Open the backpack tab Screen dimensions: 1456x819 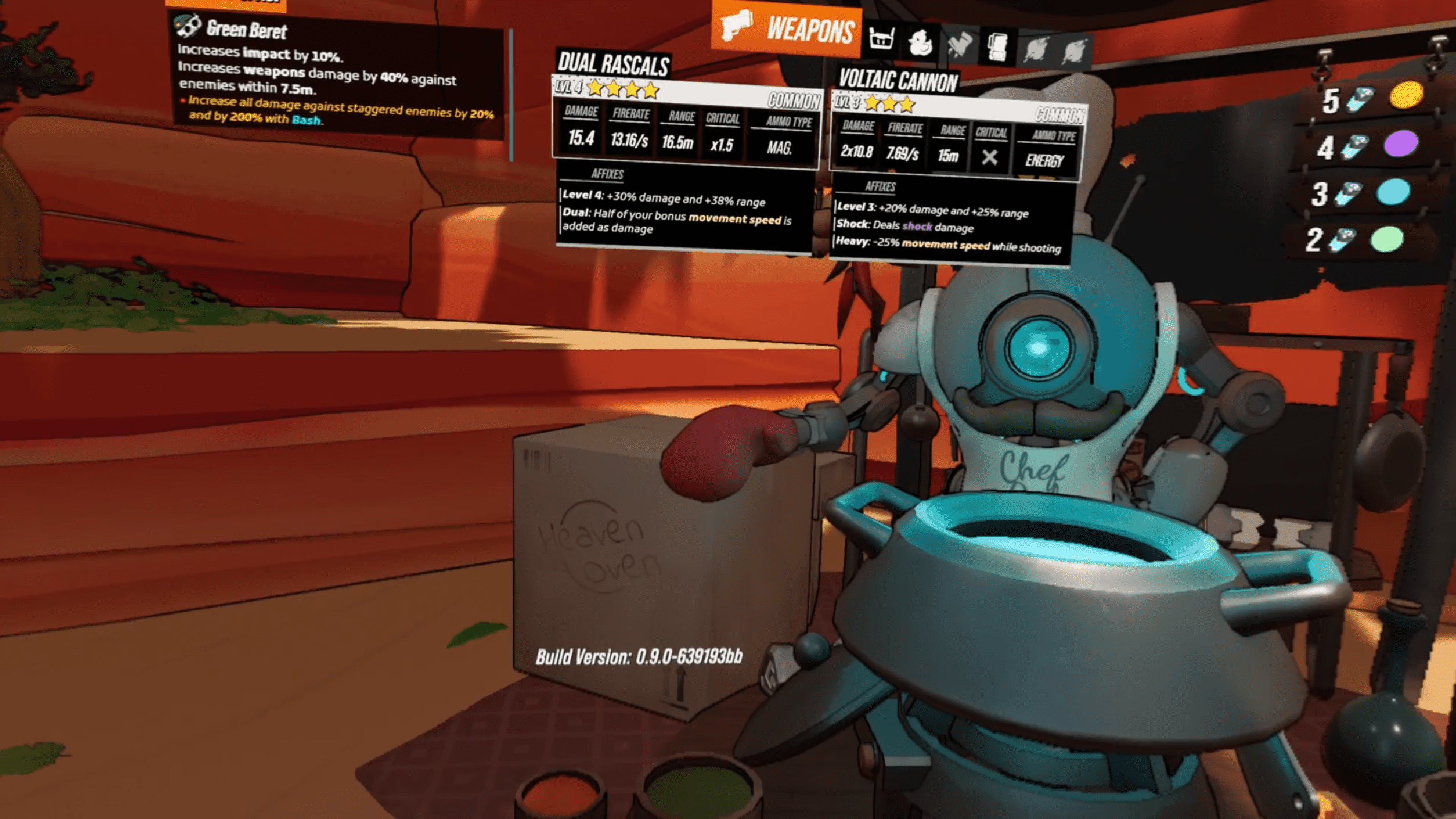point(997,46)
